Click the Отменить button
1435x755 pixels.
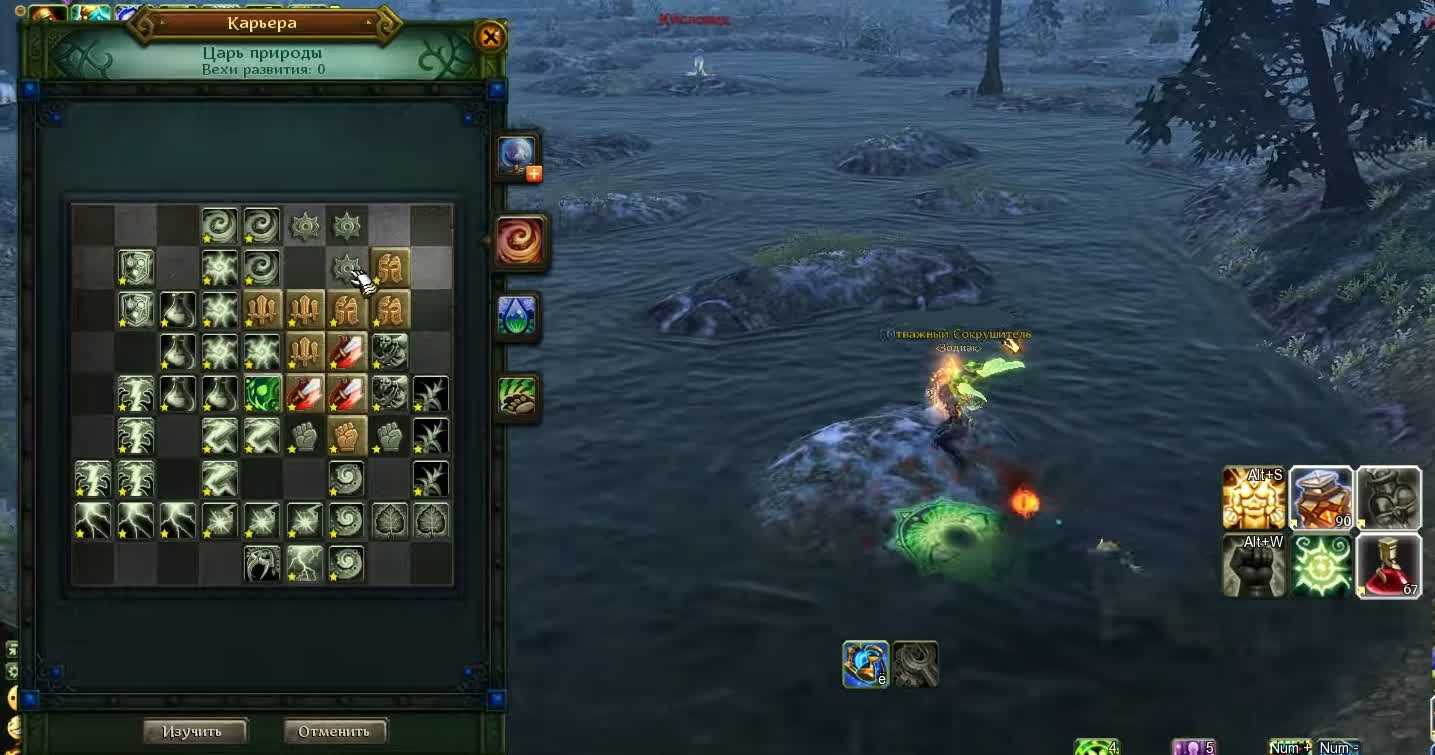tap(334, 731)
